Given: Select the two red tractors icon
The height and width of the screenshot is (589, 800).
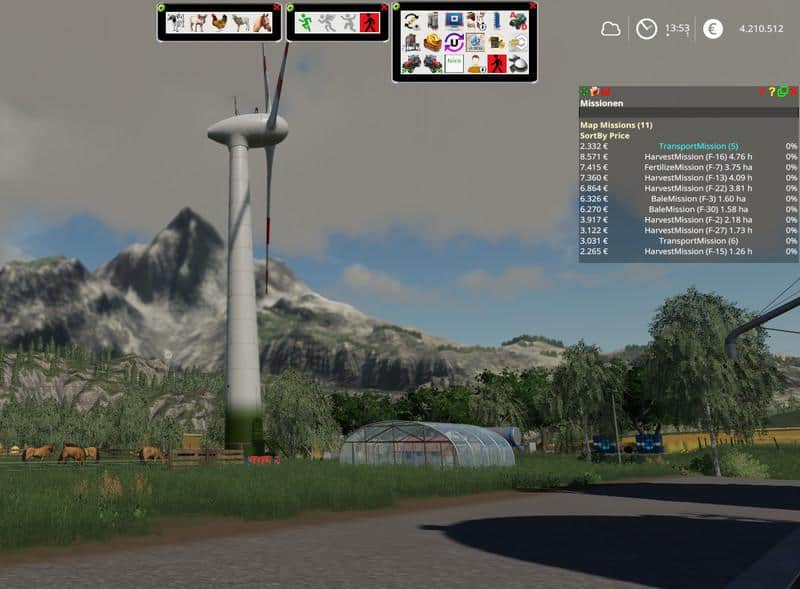Looking at the screenshot, I should 410,64.
